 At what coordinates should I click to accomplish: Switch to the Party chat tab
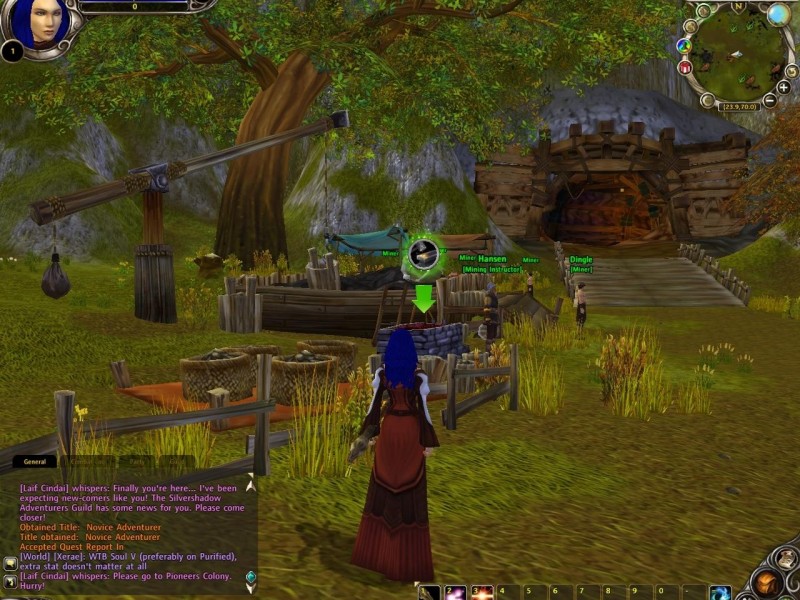pos(133,462)
